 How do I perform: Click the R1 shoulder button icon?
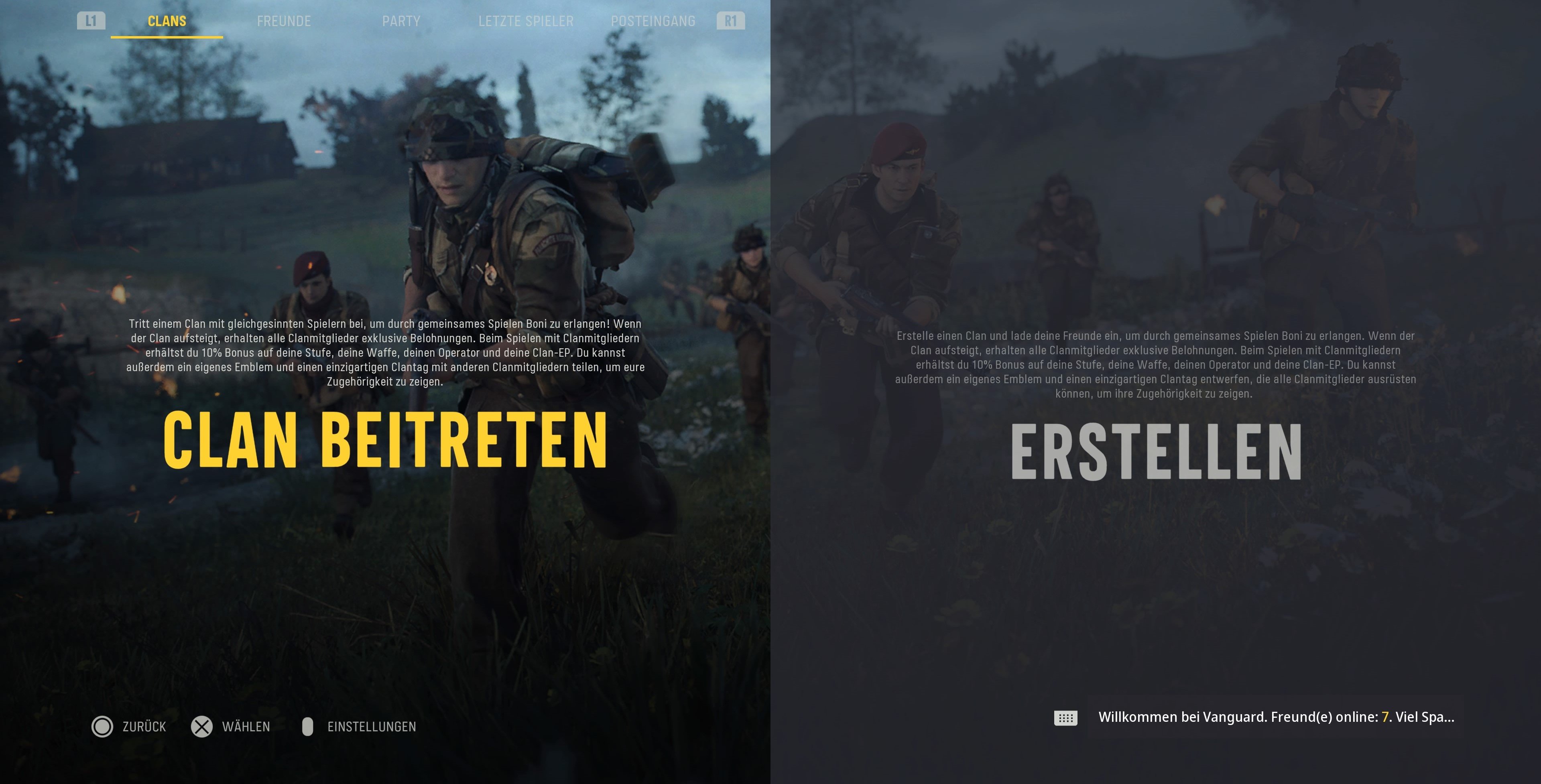pos(730,20)
